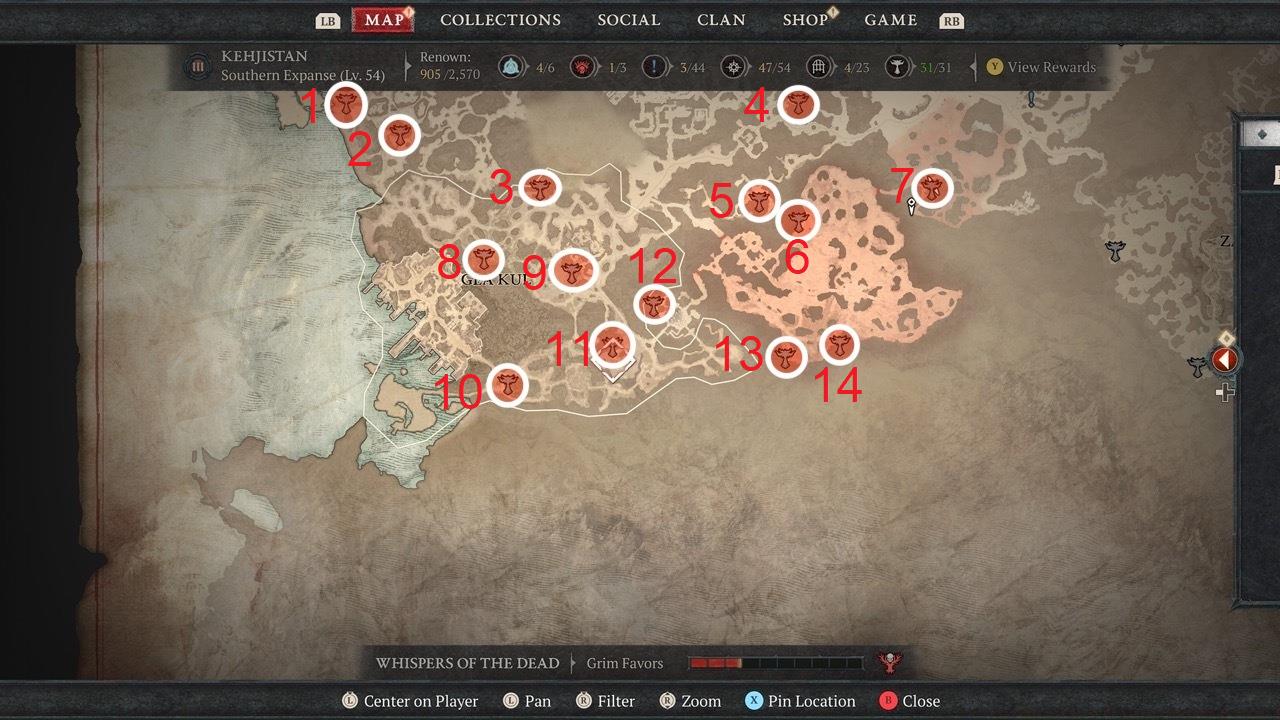Image resolution: width=1280 pixels, height=720 pixels.
Task: Switch to the Collections tab
Action: (x=500, y=20)
